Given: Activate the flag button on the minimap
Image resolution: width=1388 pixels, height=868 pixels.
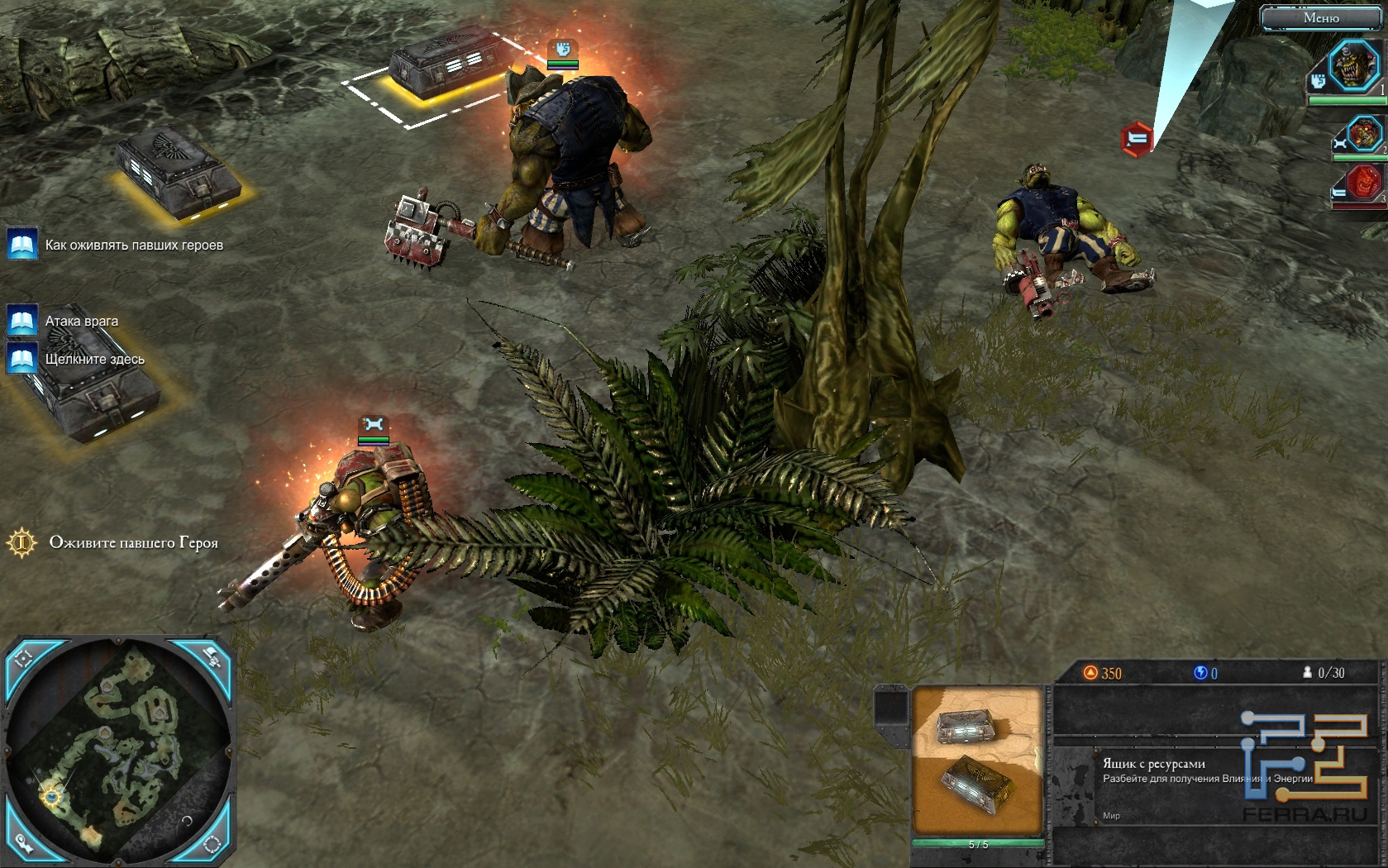Looking at the screenshot, I should point(213,657).
